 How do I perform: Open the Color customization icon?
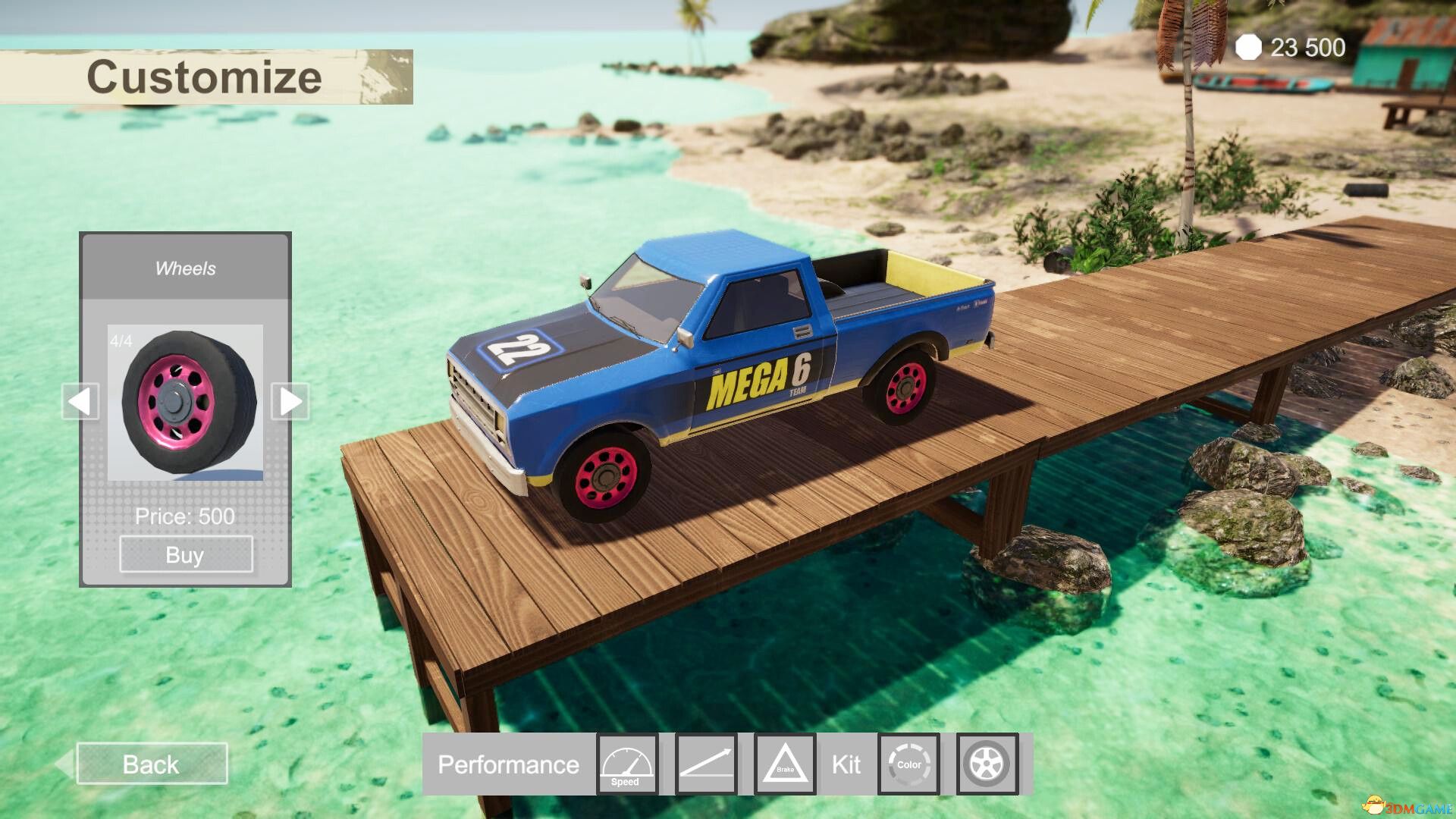908,764
